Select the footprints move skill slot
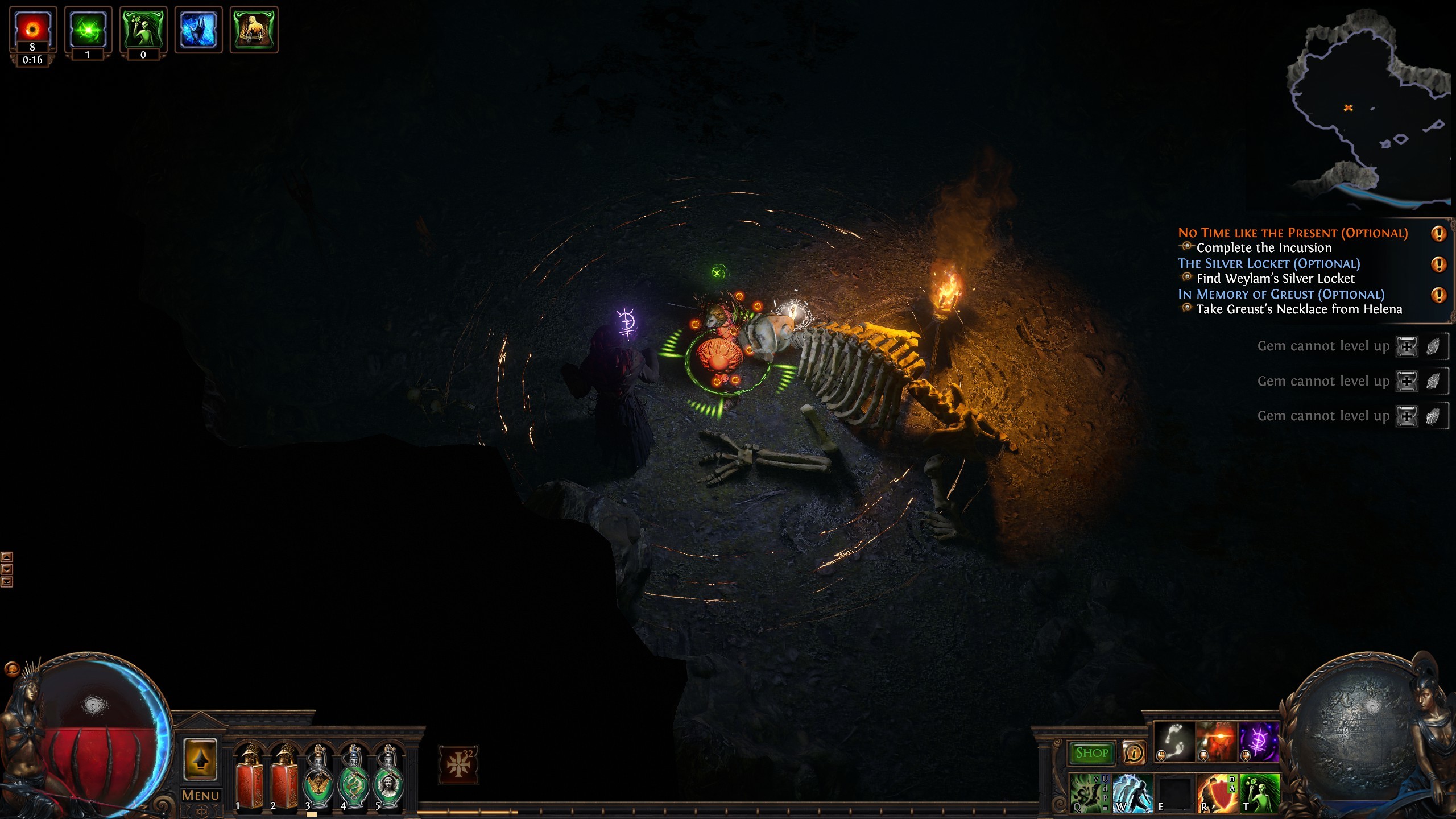The image size is (1456, 819). (x=1174, y=742)
